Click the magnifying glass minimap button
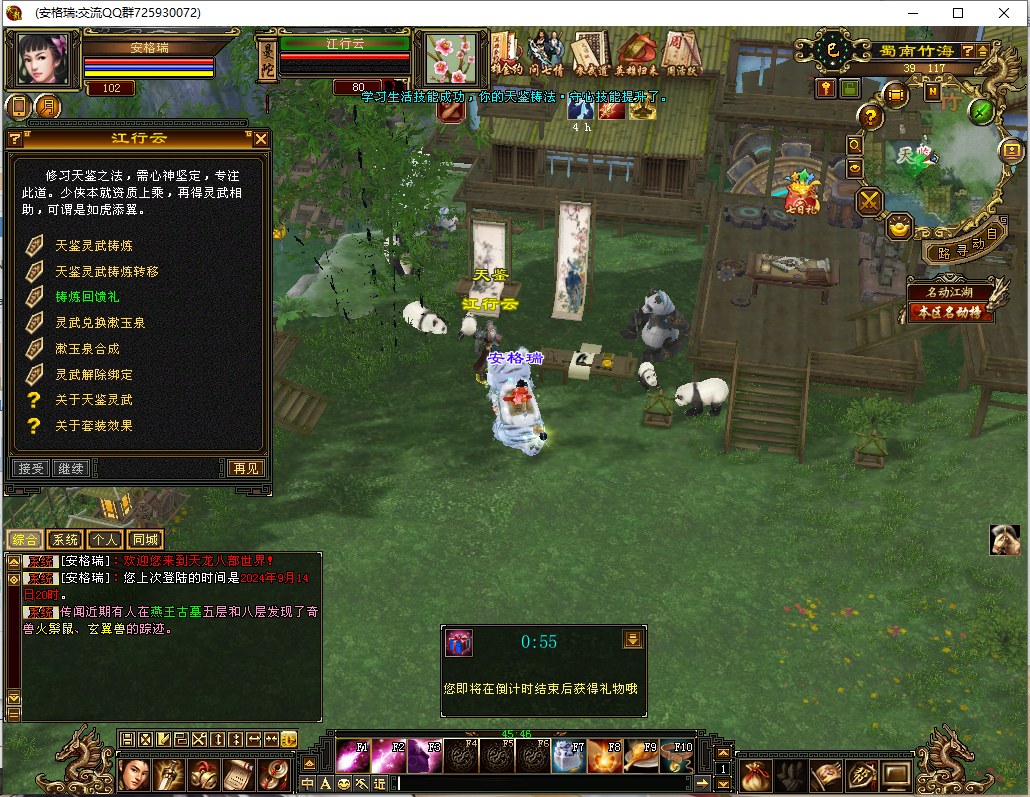The width and height of the screenshot is (1030, 797). [x=855, y=145]
